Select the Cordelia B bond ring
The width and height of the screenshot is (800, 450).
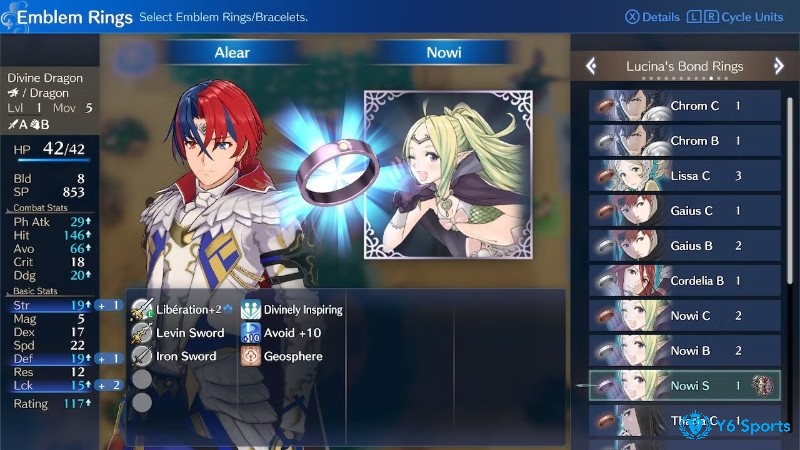(x=684, y=281)
